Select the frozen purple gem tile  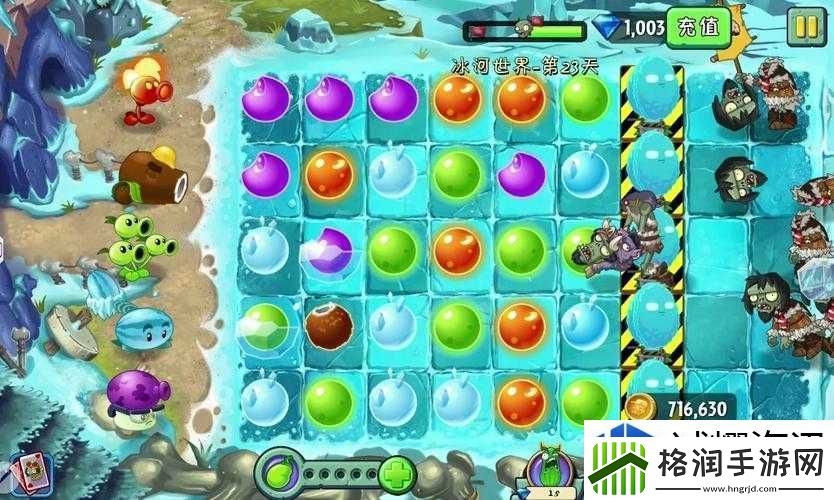[330, 250]
